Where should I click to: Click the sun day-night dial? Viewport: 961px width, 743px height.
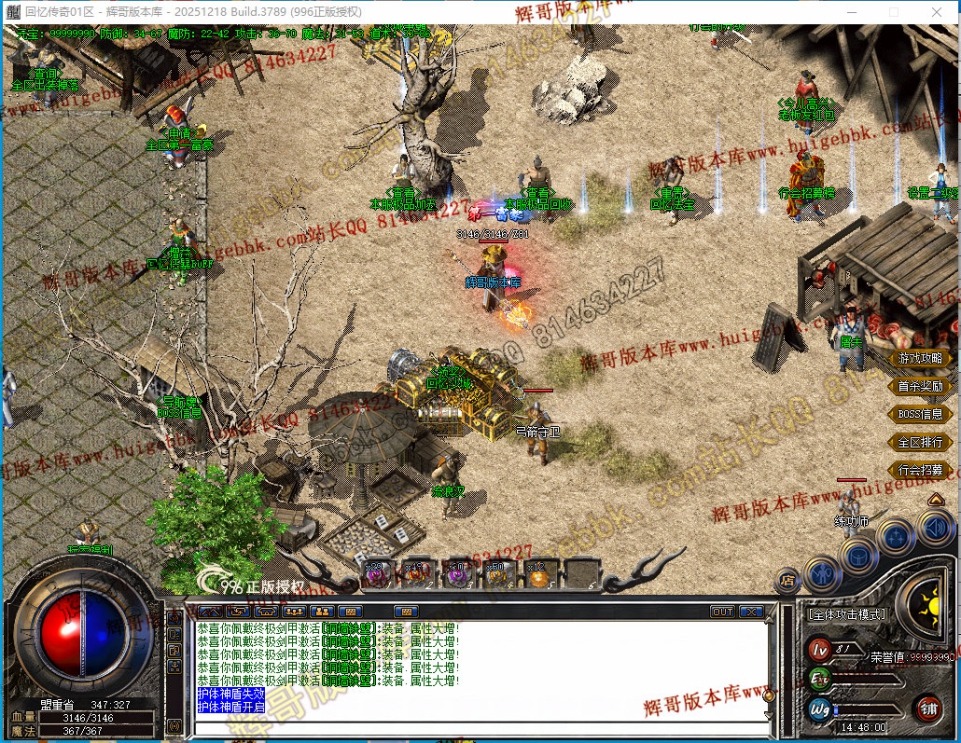932,602
